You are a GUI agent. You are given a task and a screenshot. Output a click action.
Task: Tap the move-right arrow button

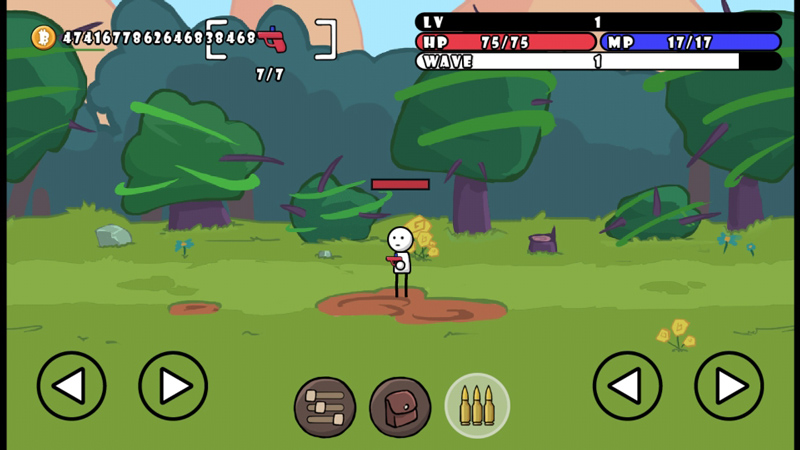point(173,386)
